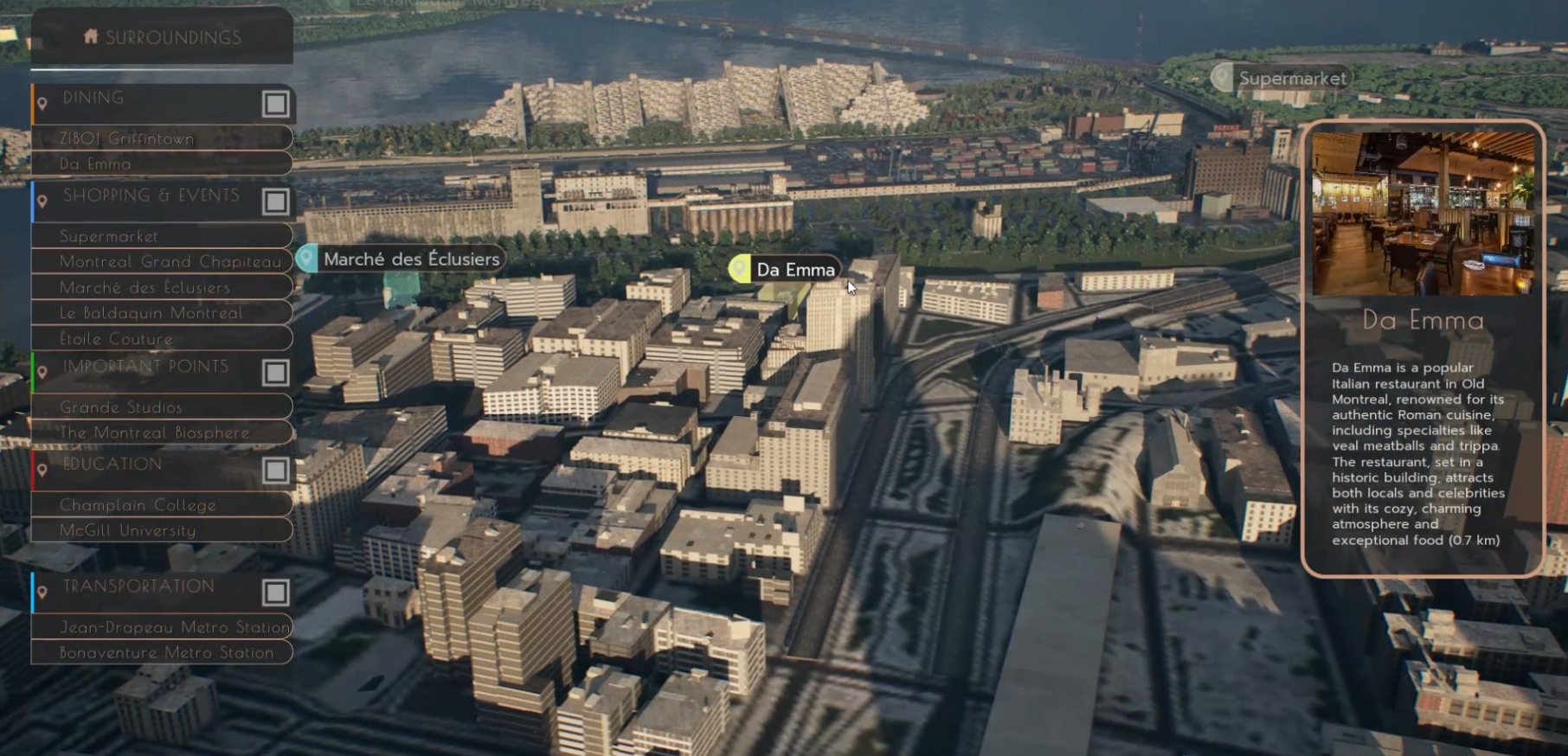Toggle the Important Points checkbox
Image resolution: width=1568 pixels, height=756 pixels.
(x=275, y=373)
